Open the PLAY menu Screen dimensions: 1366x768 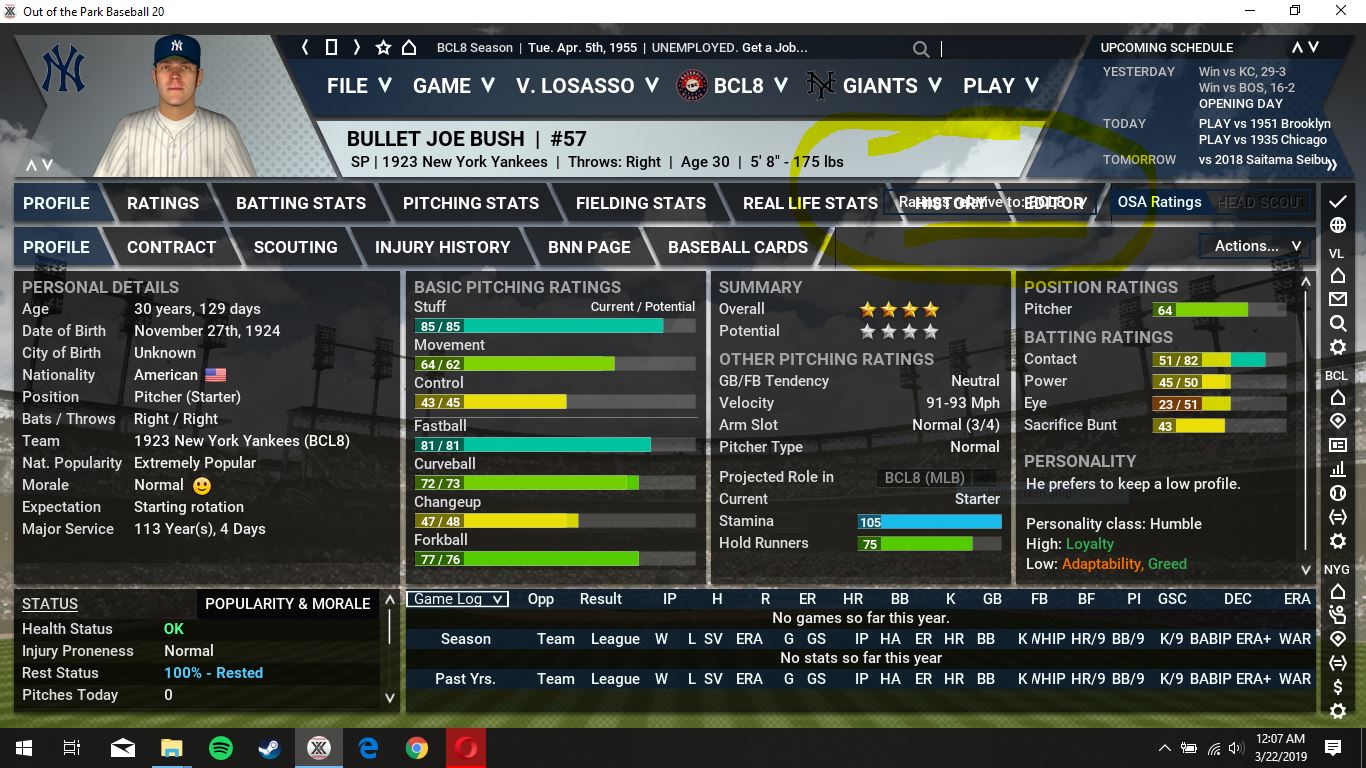[x=1000, y=86]
